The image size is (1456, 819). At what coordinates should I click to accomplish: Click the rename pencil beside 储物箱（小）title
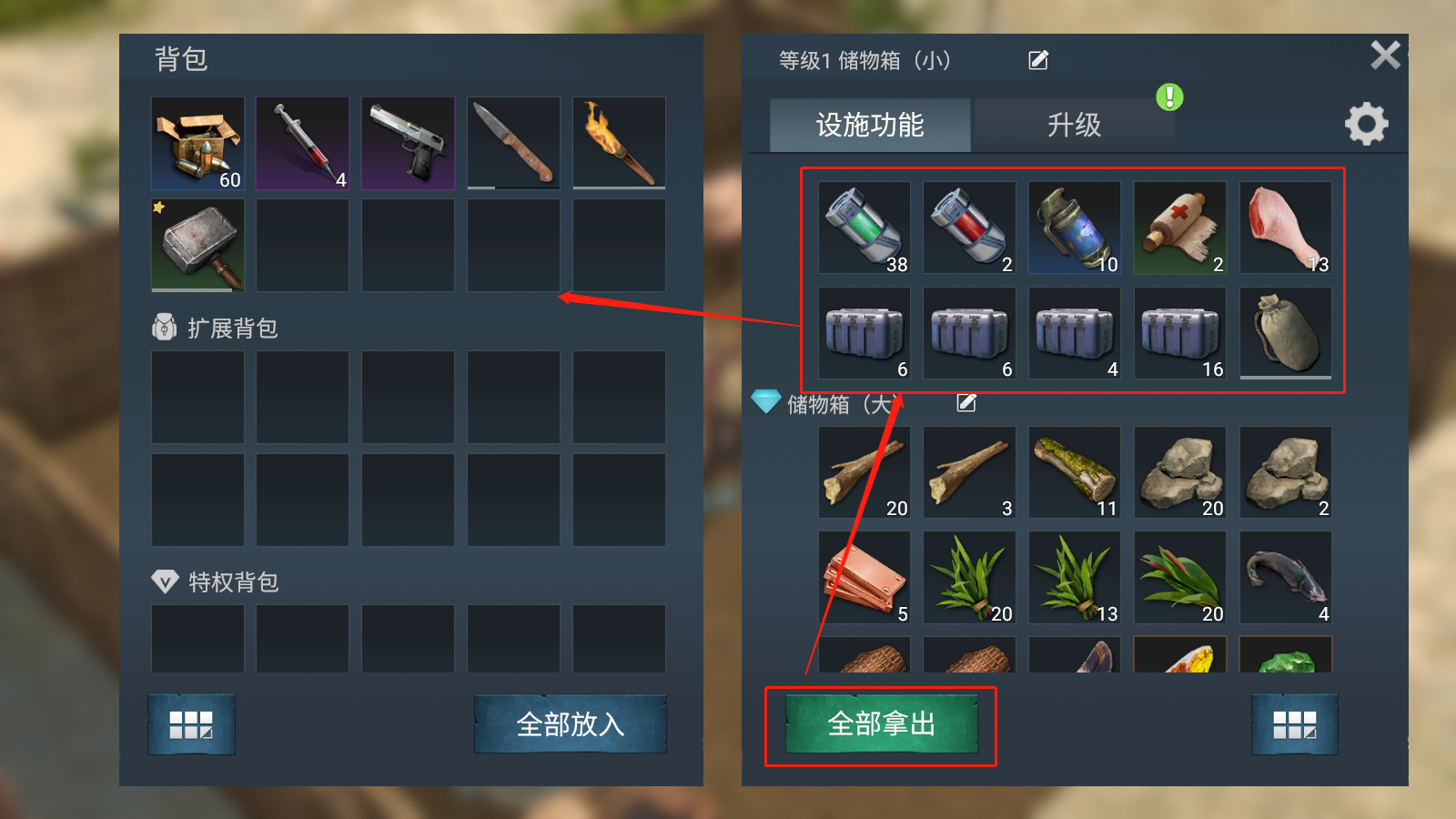point(1036,59)
